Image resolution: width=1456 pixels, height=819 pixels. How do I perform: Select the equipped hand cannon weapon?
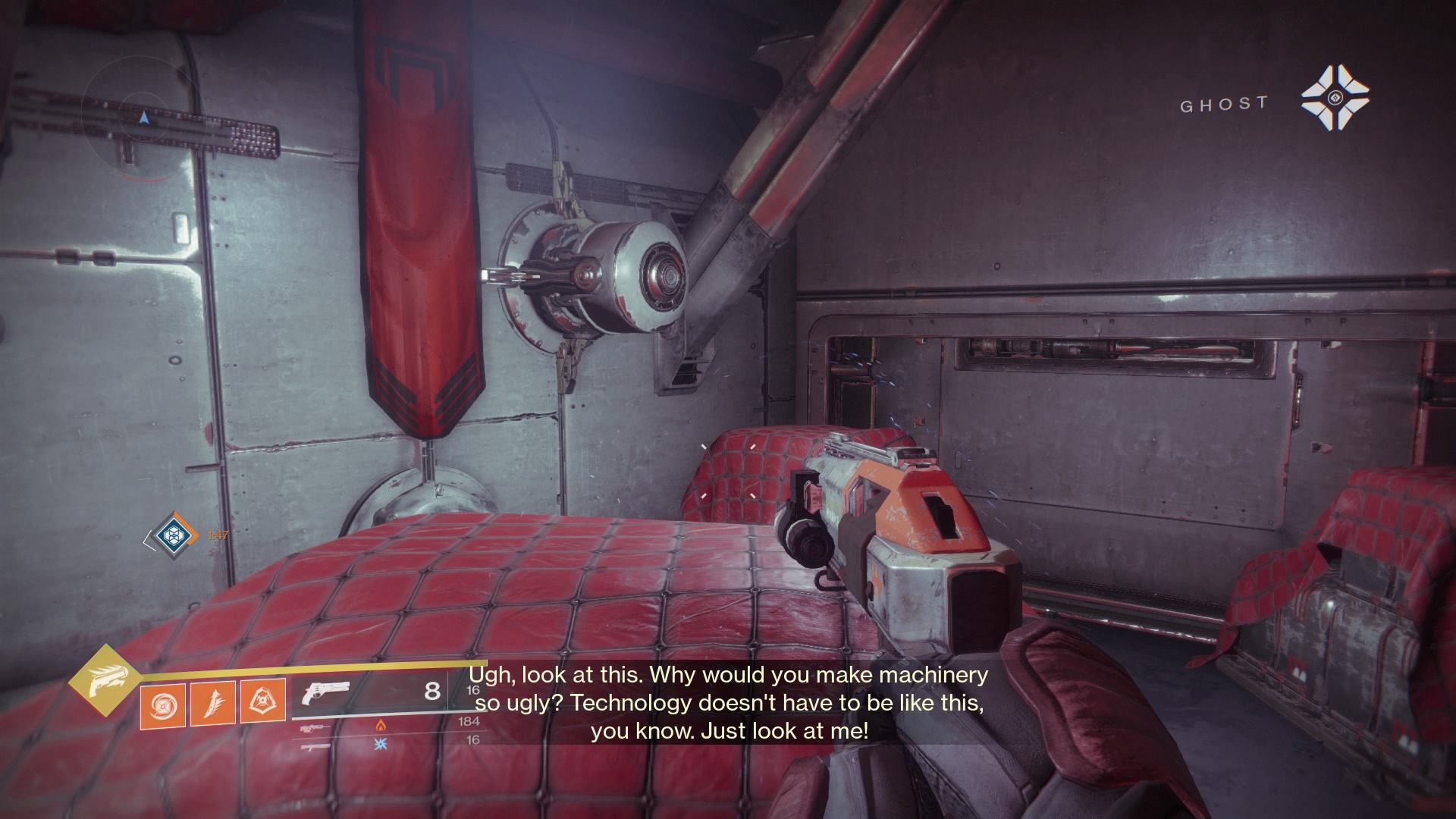325,693
